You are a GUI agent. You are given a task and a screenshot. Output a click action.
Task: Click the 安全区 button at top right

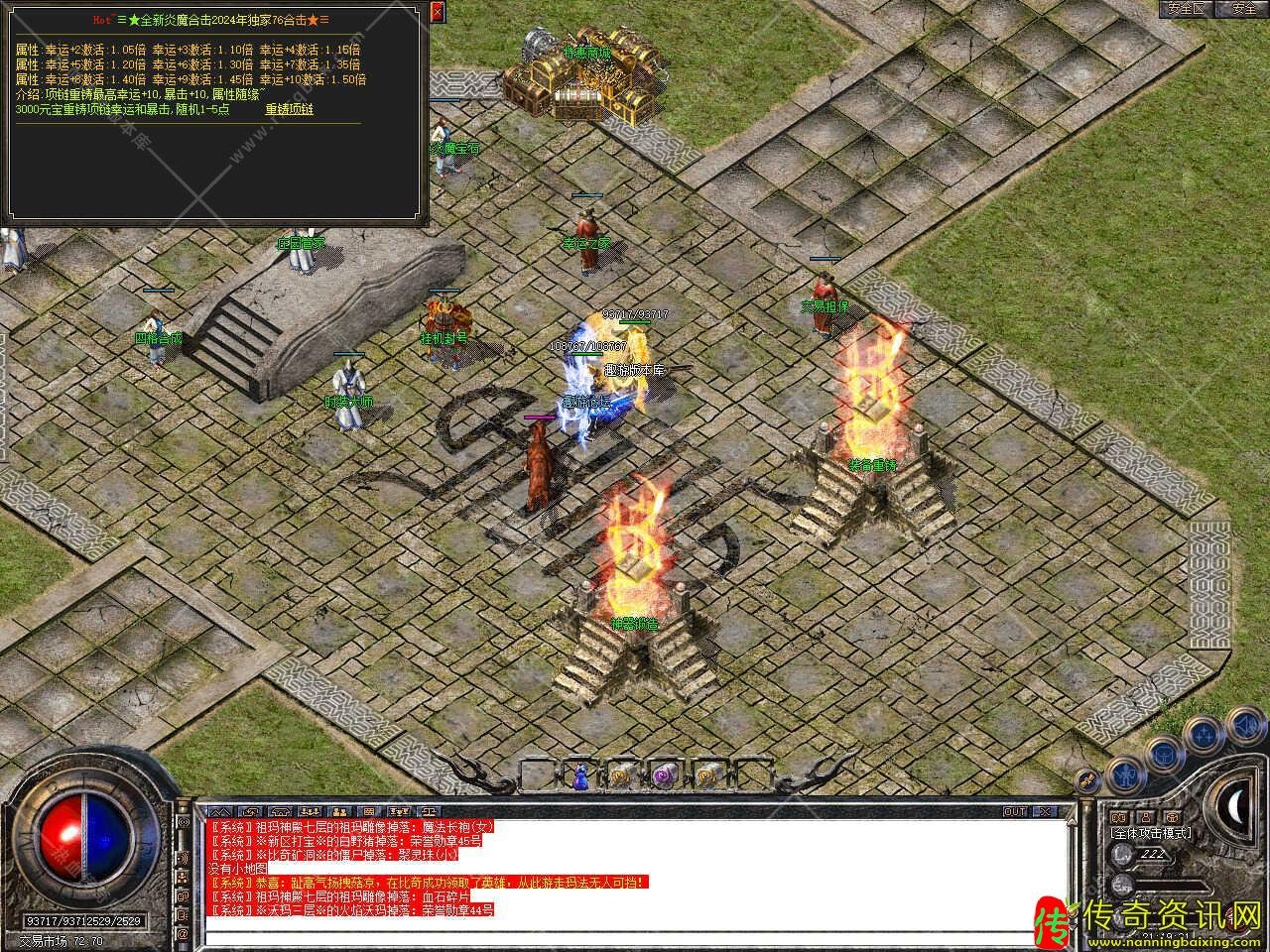(x=1187, y=9)
